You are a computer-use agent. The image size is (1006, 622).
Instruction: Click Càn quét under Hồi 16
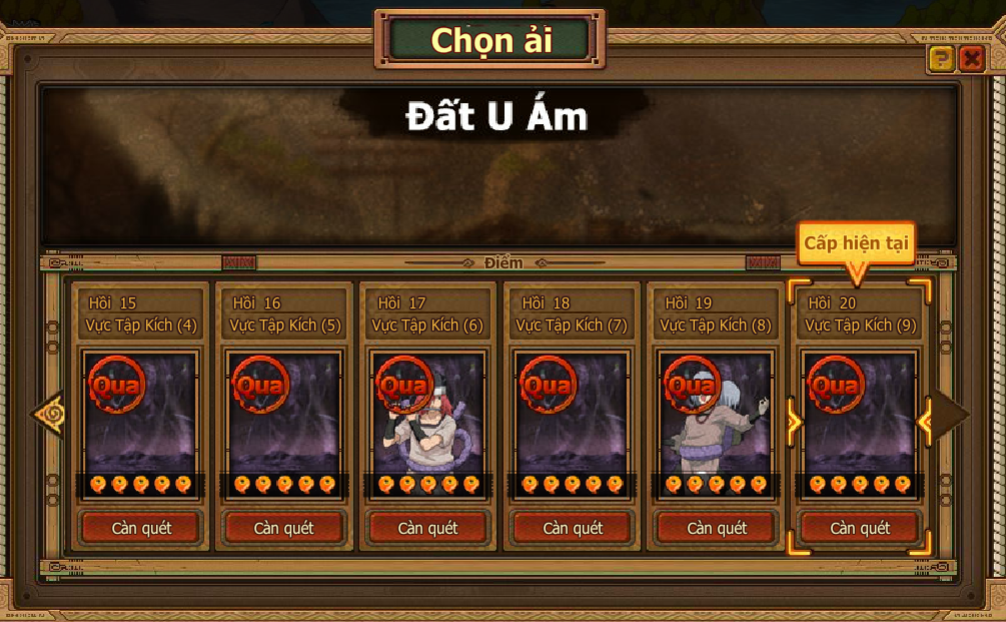tap(284, 528)
